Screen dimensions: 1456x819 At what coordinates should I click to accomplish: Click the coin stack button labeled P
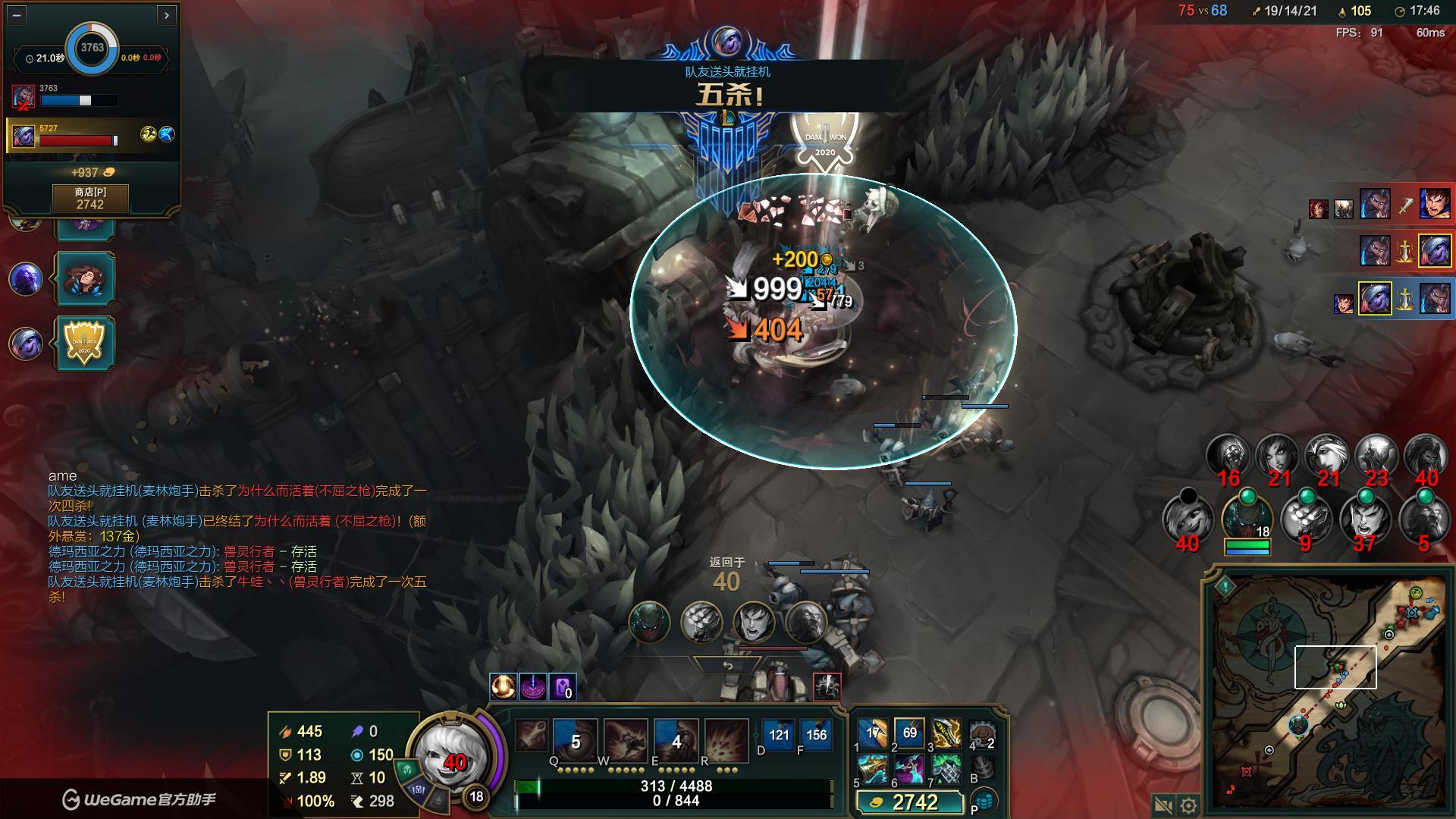pyautogui.click(x=985, y=802)
